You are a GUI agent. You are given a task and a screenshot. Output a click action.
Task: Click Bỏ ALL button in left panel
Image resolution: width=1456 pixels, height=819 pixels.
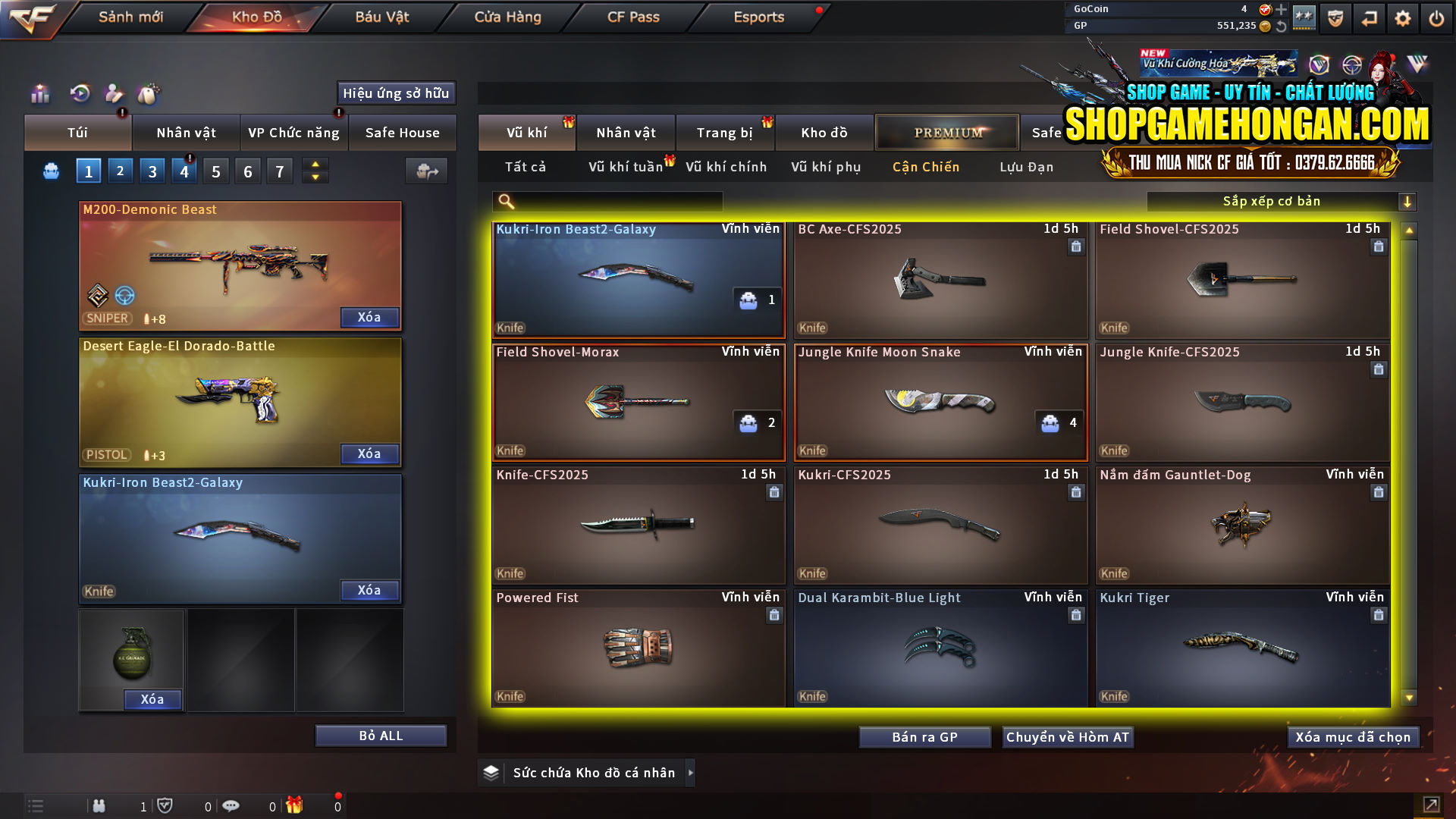(380, 735)
